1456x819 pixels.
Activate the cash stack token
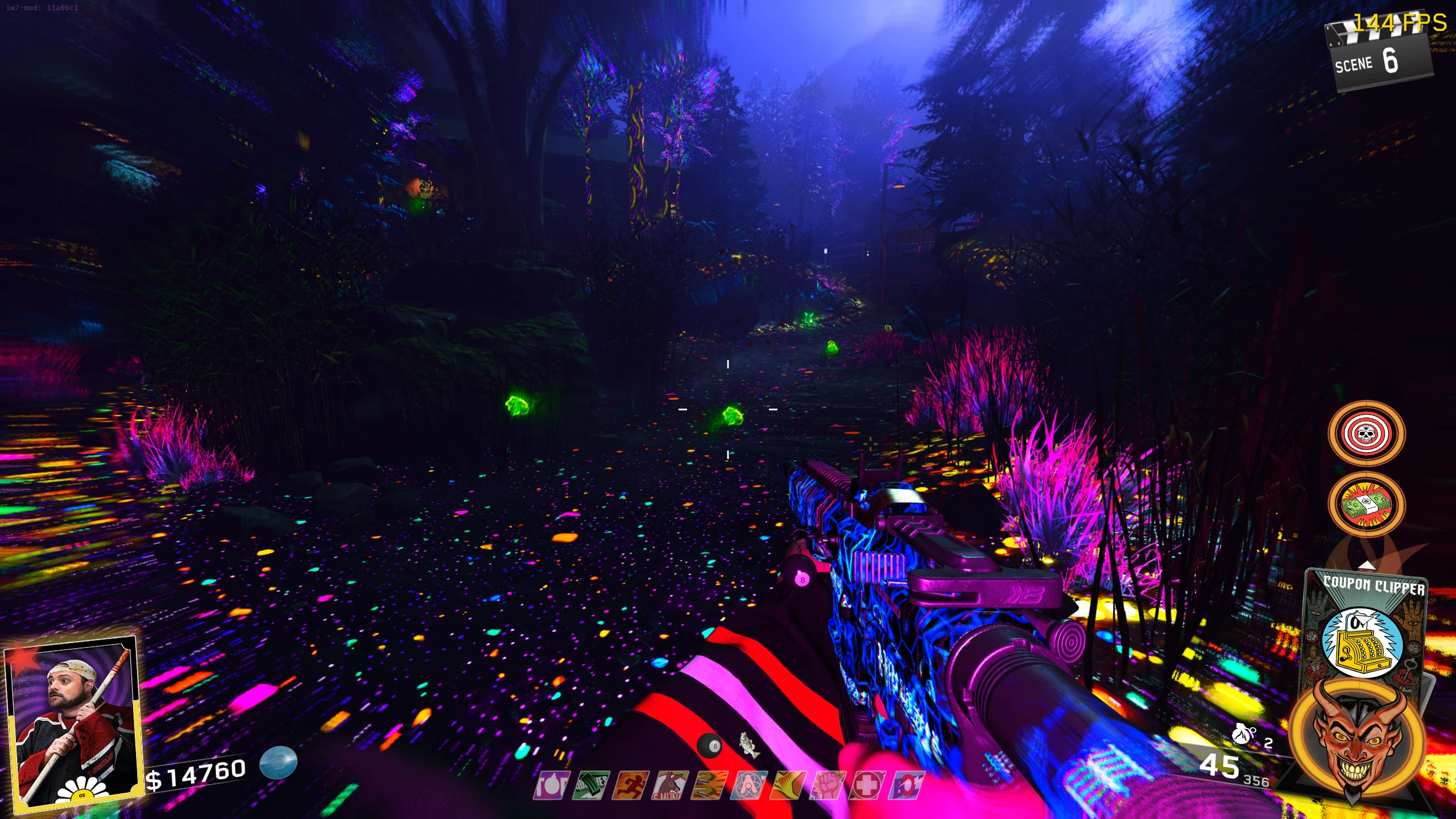coord(1366,504)
